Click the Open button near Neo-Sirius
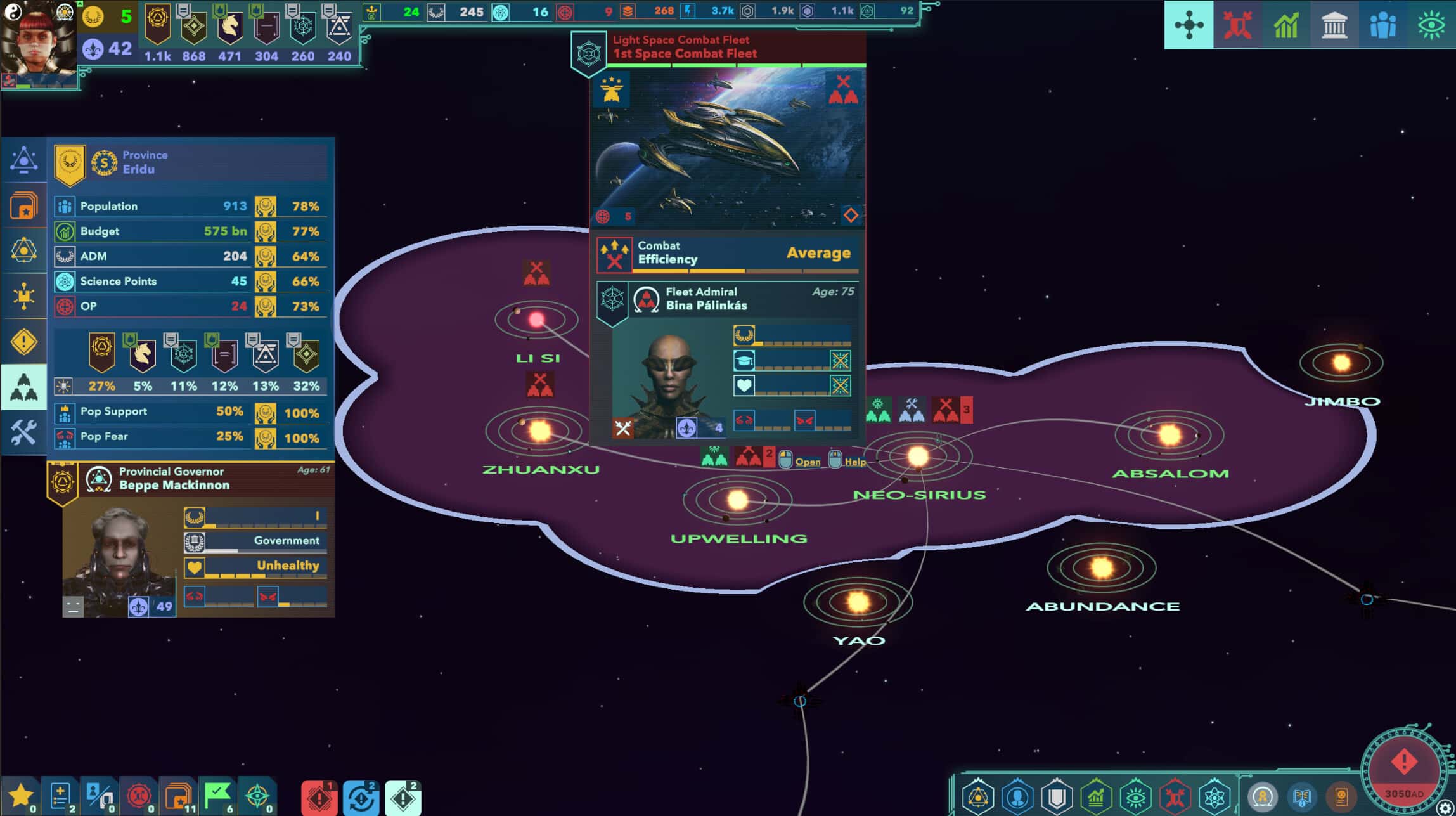This screenshot has width=1456, height=816. point(809,462)
